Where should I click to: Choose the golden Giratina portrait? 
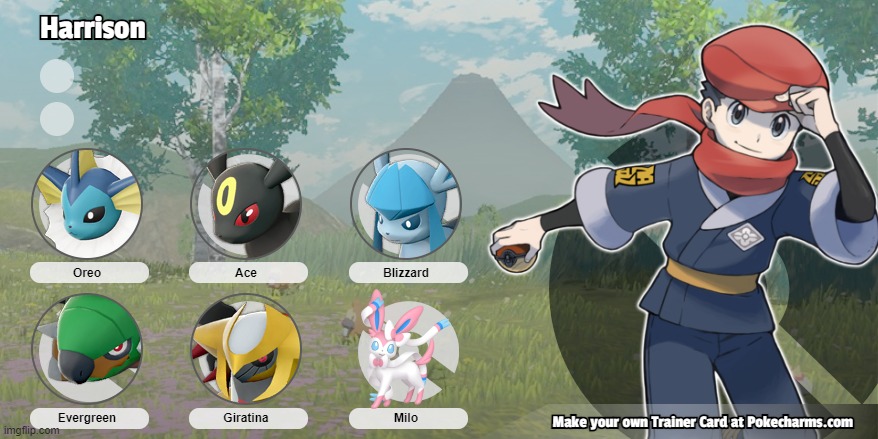coord(246,348)
